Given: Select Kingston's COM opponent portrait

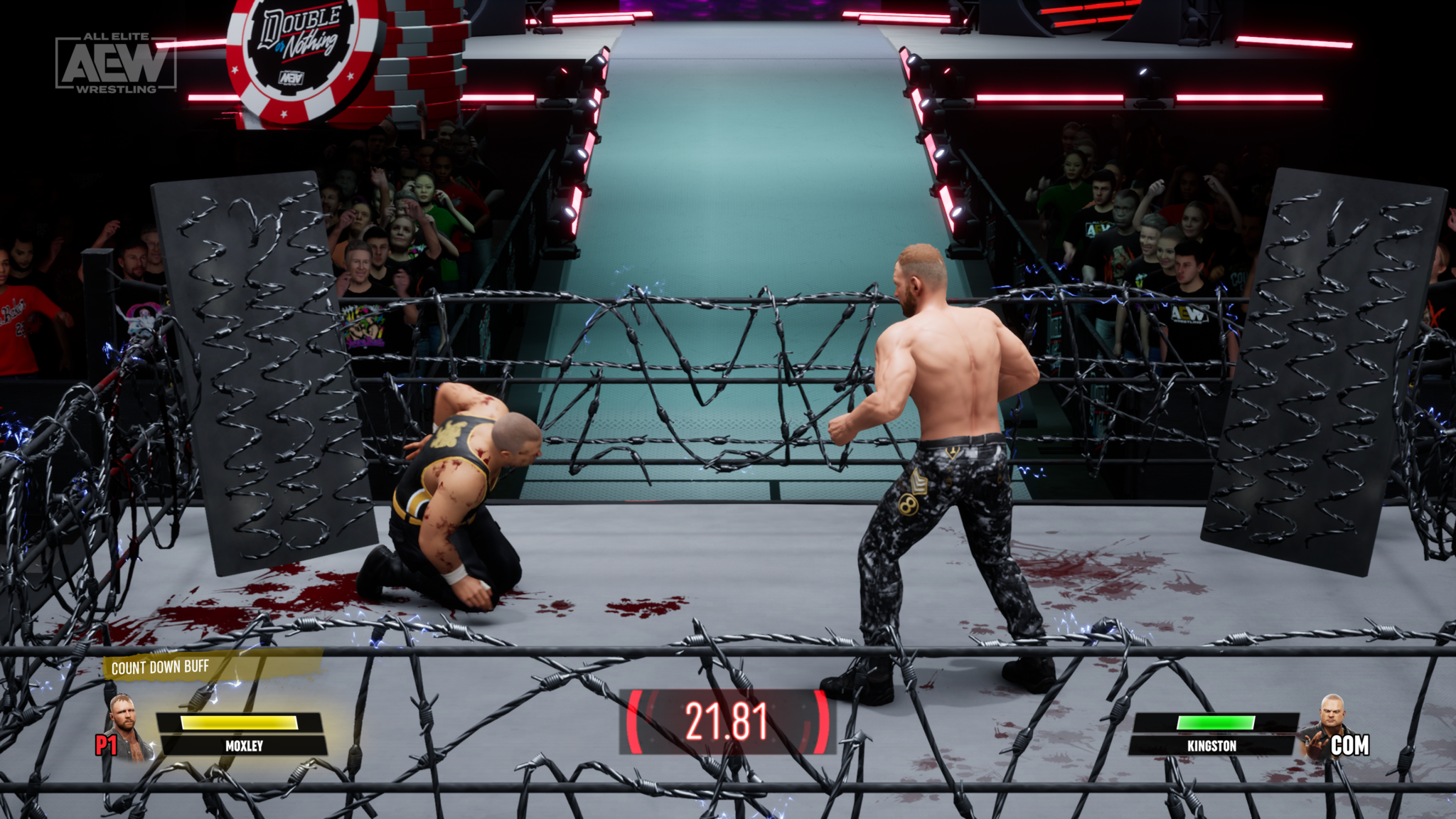Looking at the screenshot, I should tap(1324, 727).
